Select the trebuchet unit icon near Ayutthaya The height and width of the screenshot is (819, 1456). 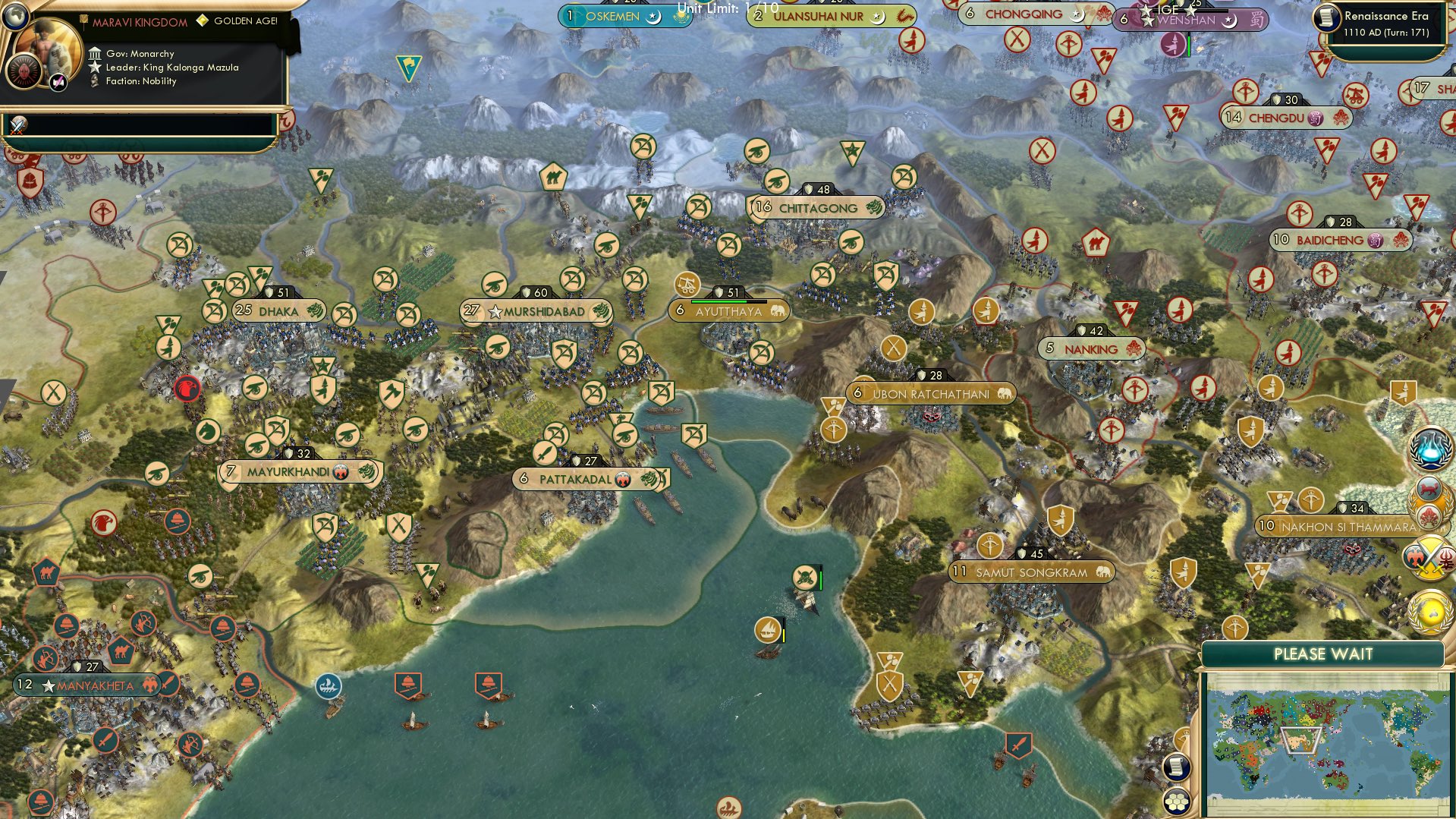tap(687, 286)
